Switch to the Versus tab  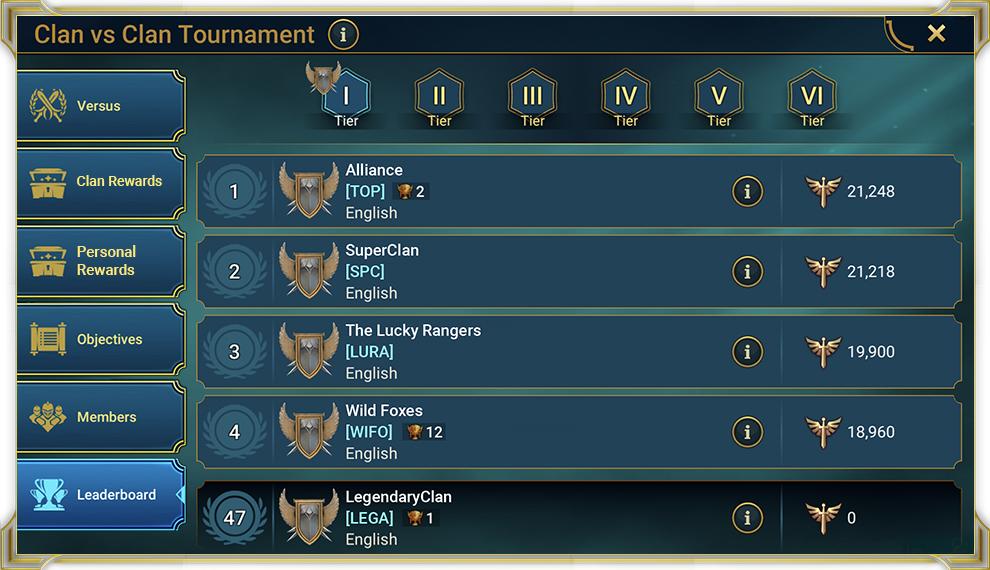[100, 106]
